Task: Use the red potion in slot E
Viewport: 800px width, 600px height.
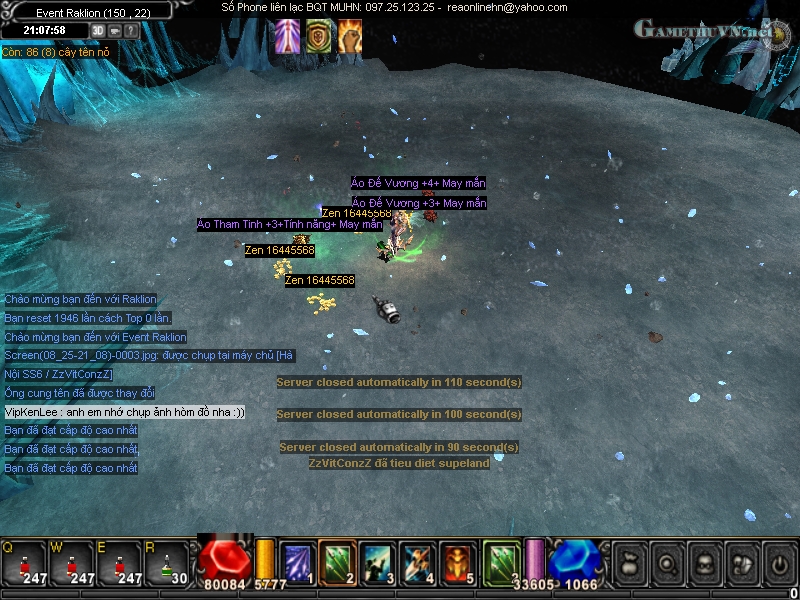Action: (119, 564)
